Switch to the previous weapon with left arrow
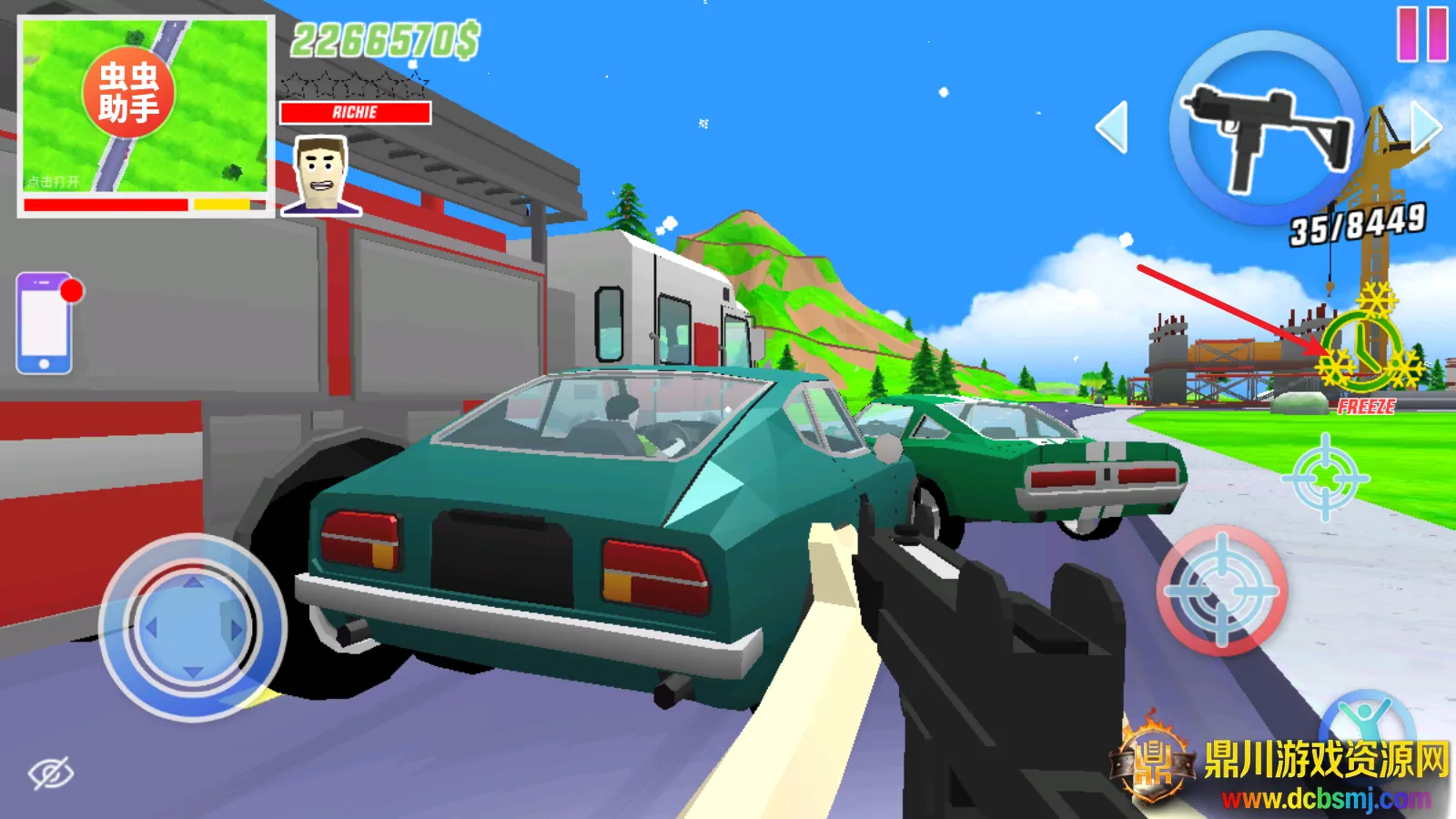The height and width of the screenshot is (819, 1456). [1112, 127]
